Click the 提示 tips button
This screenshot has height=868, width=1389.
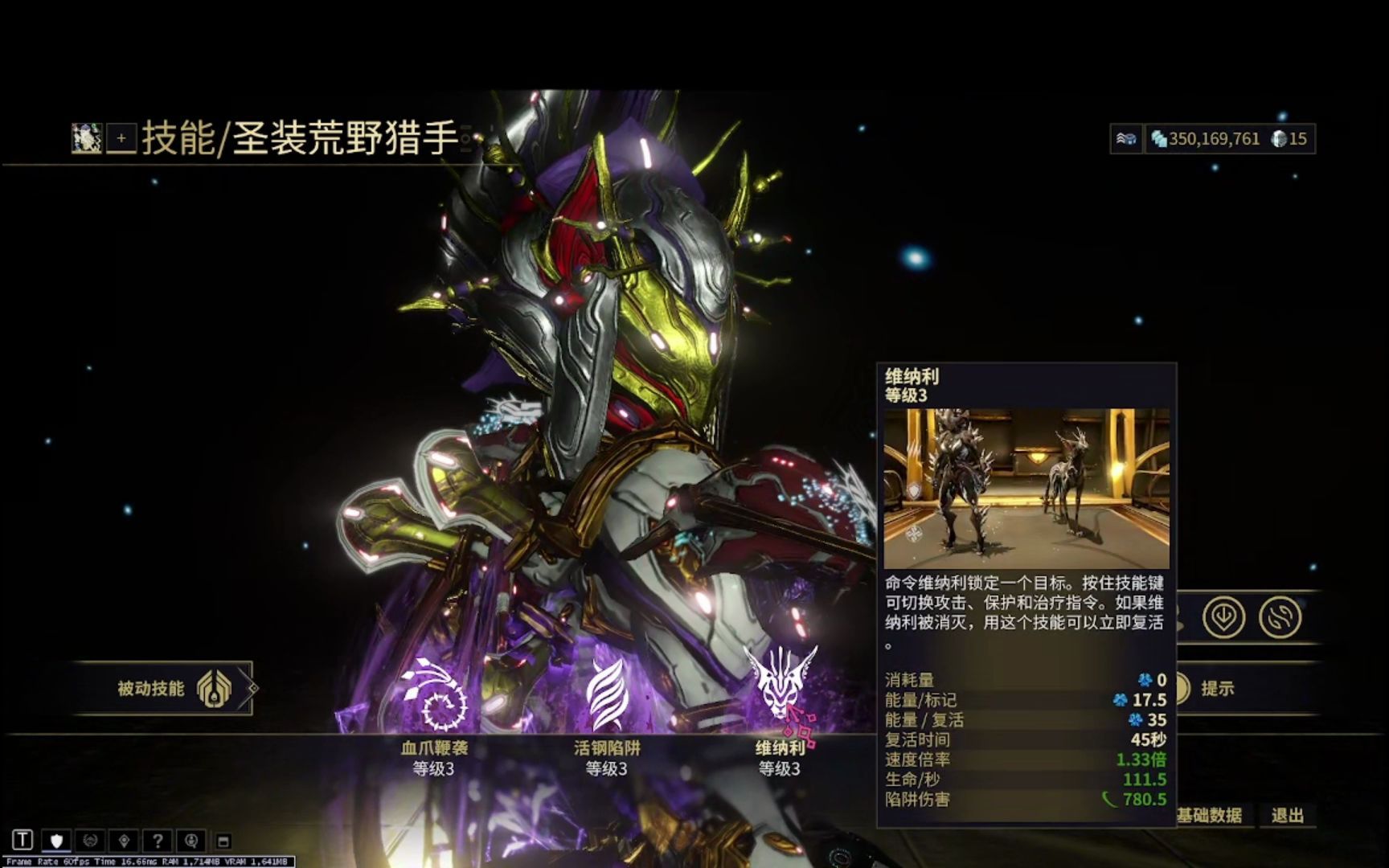(x=1217, y=689)
